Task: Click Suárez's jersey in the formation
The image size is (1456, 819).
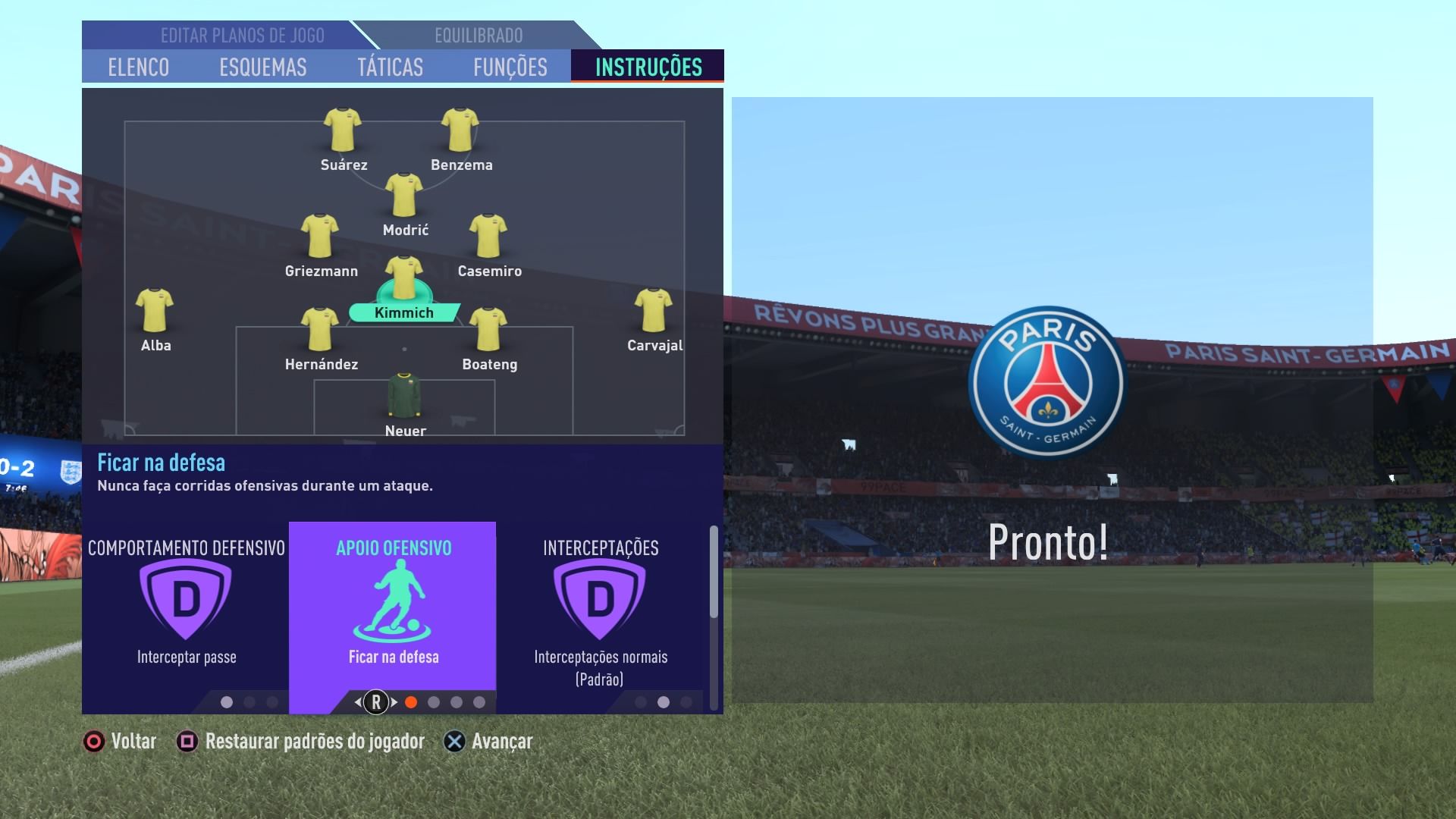Action: pos(343,130)
